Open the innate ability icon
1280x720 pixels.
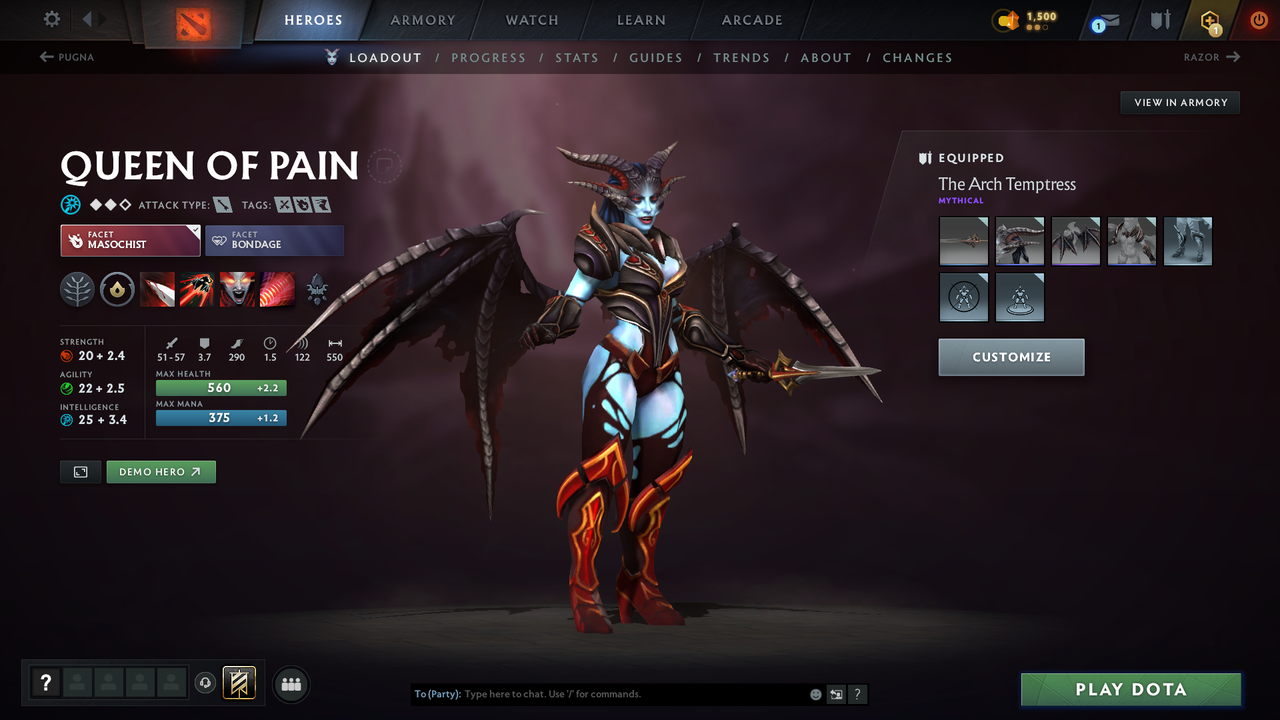118,290
